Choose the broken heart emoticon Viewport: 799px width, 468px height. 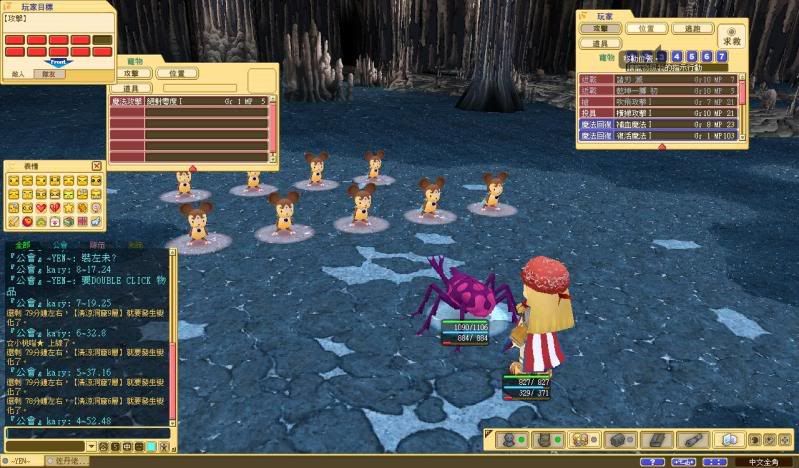coord(55,207)
